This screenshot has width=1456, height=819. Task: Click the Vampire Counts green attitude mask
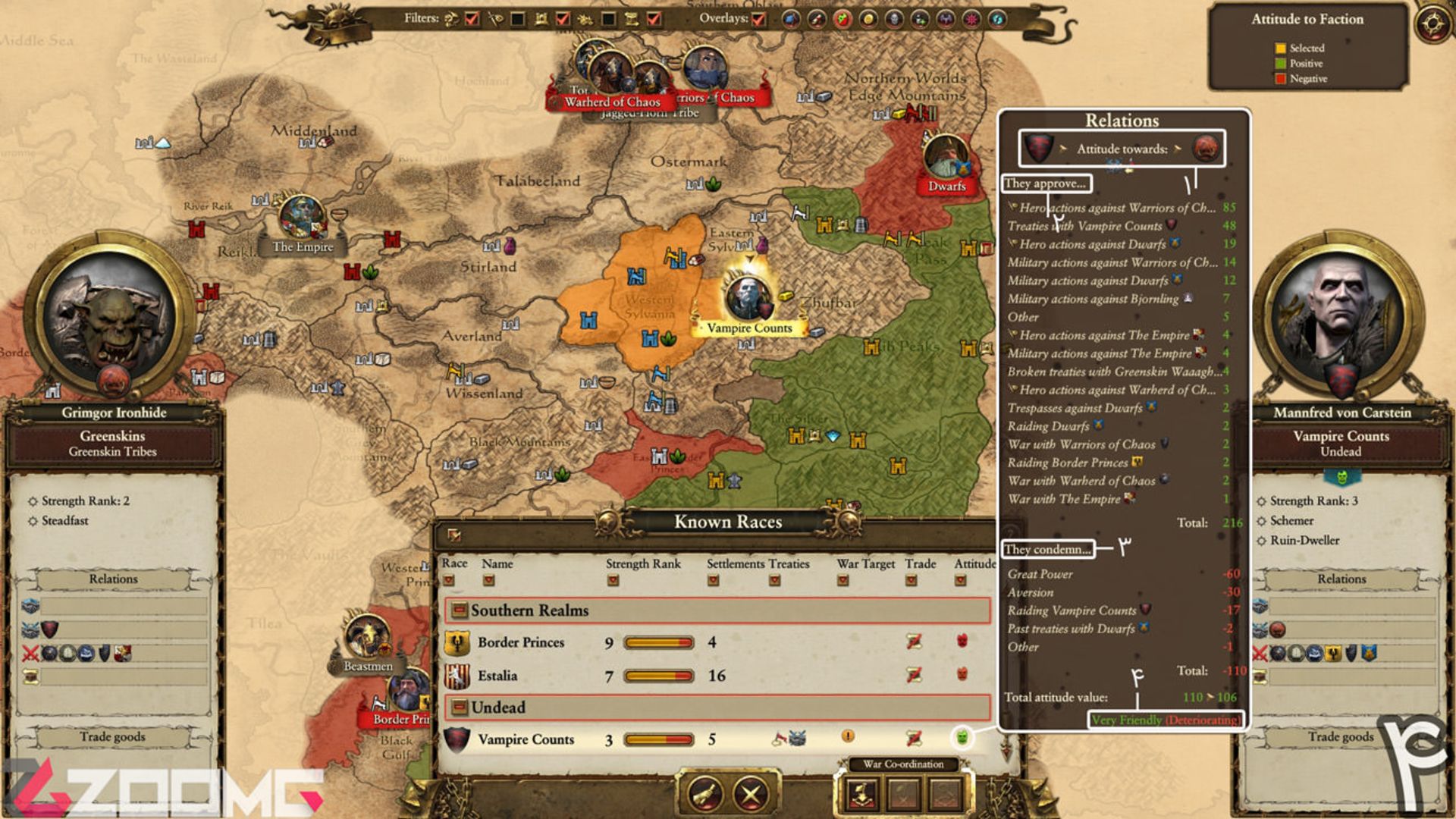962,736
